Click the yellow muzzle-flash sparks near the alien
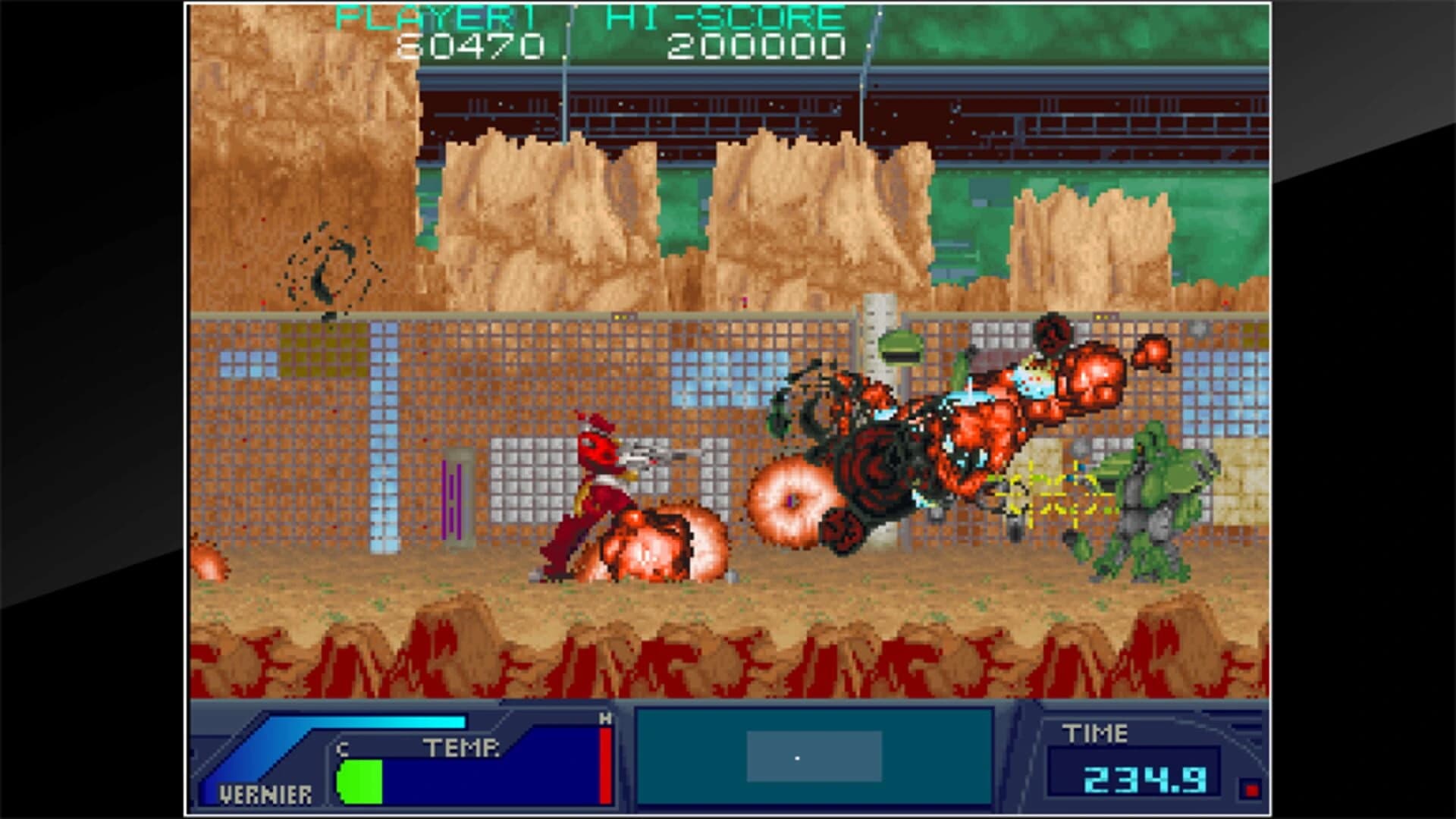This screenshot has width=1456, height=819. coord(1054,493)
